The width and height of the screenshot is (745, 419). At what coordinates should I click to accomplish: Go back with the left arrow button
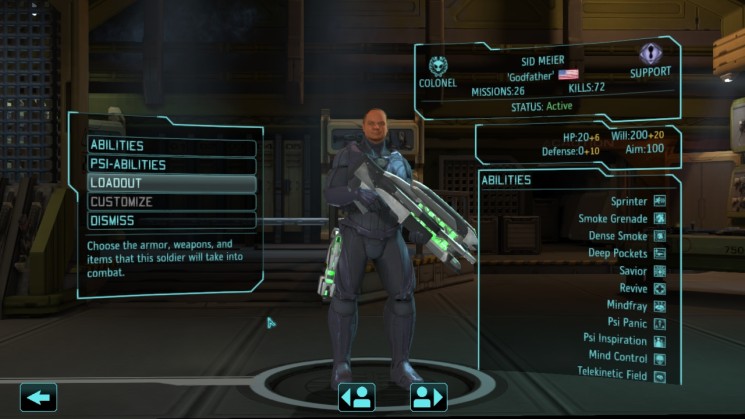38,397
